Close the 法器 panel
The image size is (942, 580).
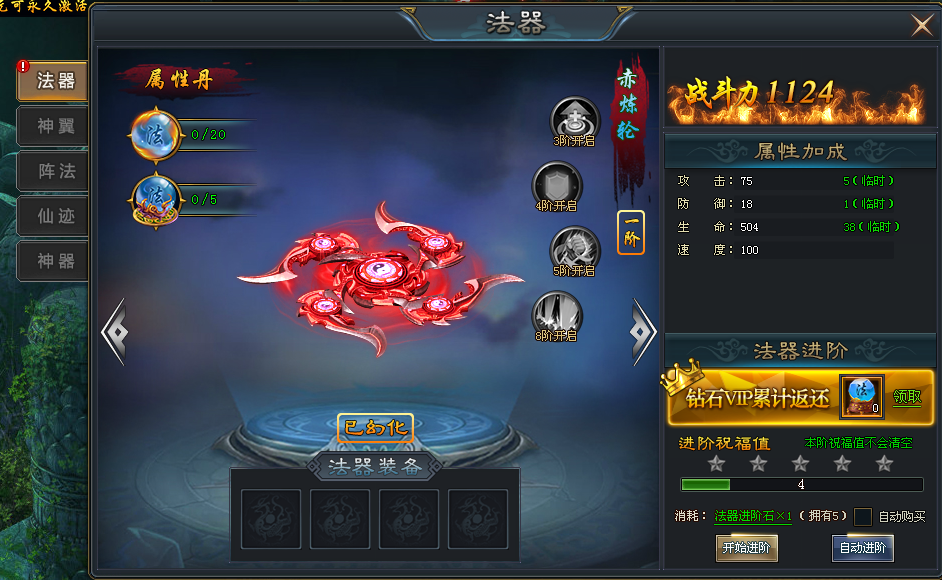pyautogui.click(x=921, y=26)
